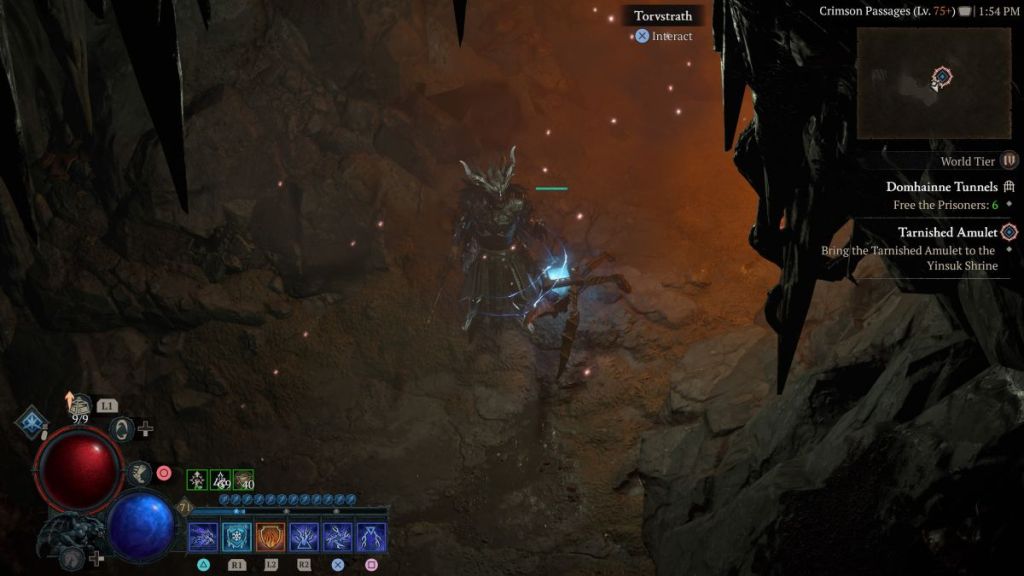This screenshot has height=576, width=1024.
Task: Open the stash chest icon with arrow
Action: pos(78,403)
